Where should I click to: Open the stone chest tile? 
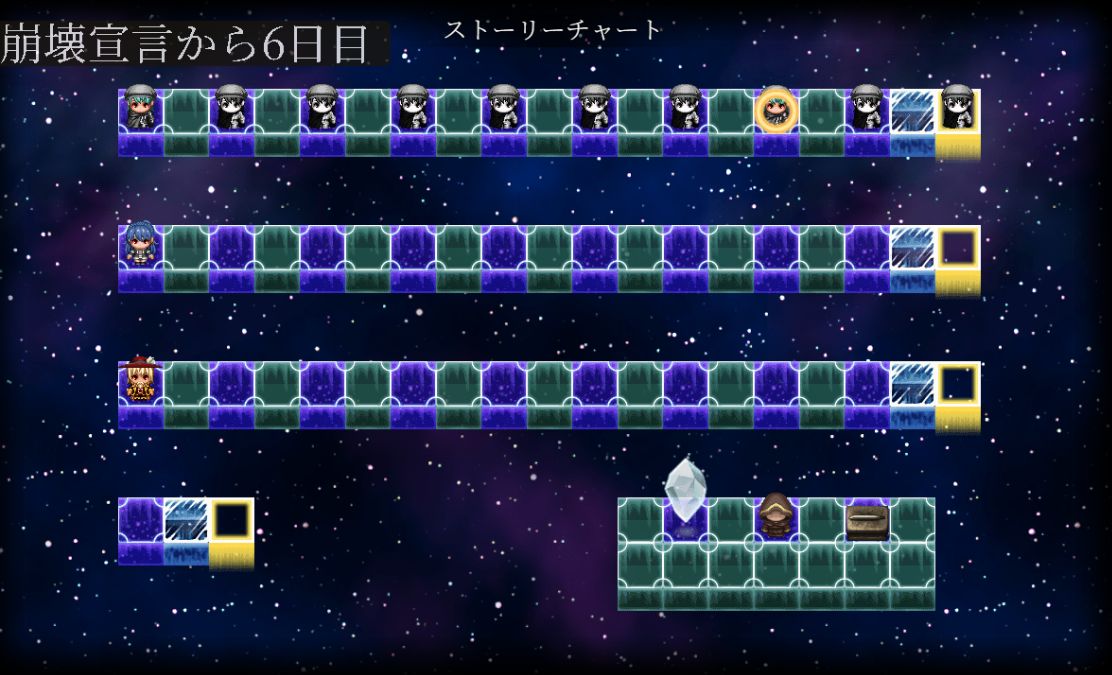pyautogui.click(x=866, y=521)
